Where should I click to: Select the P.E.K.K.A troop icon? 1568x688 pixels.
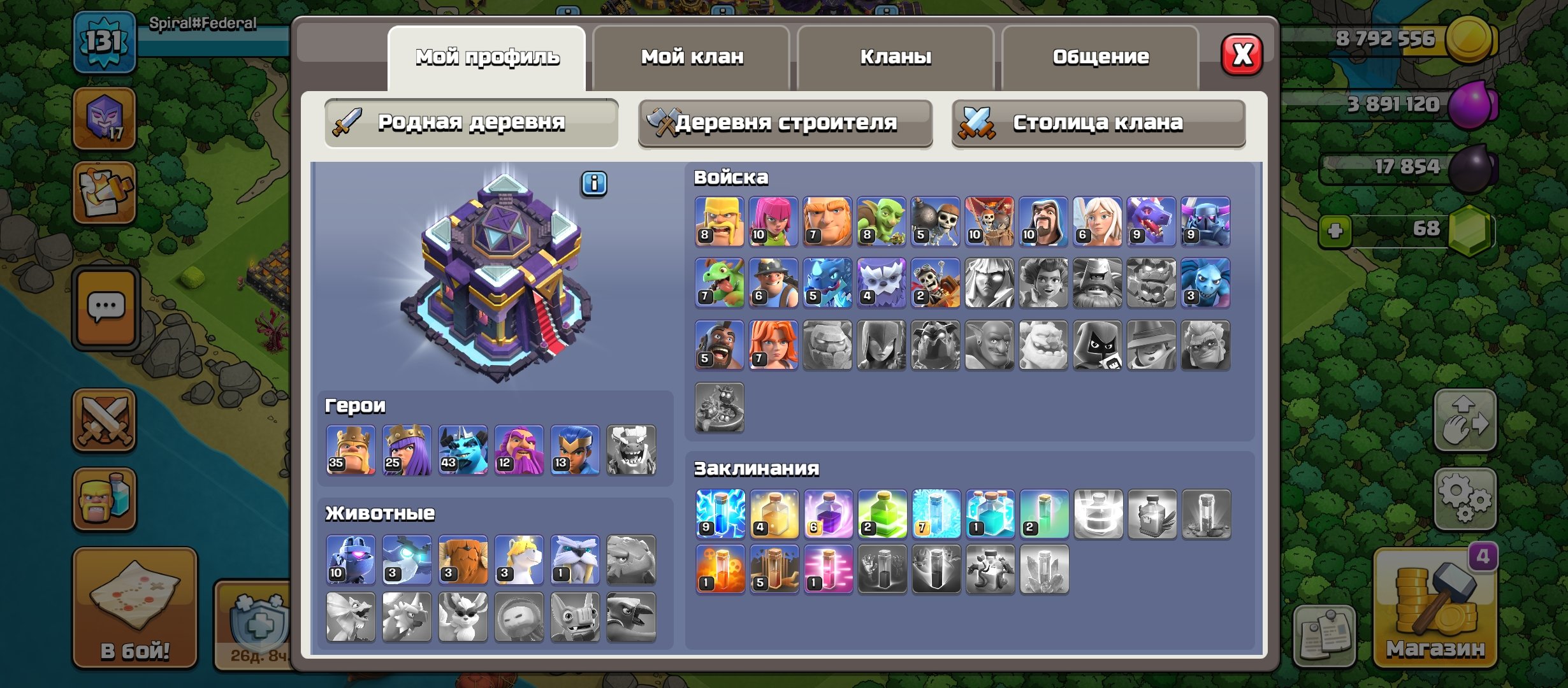pyautogui.click(x=1205, y=222)
